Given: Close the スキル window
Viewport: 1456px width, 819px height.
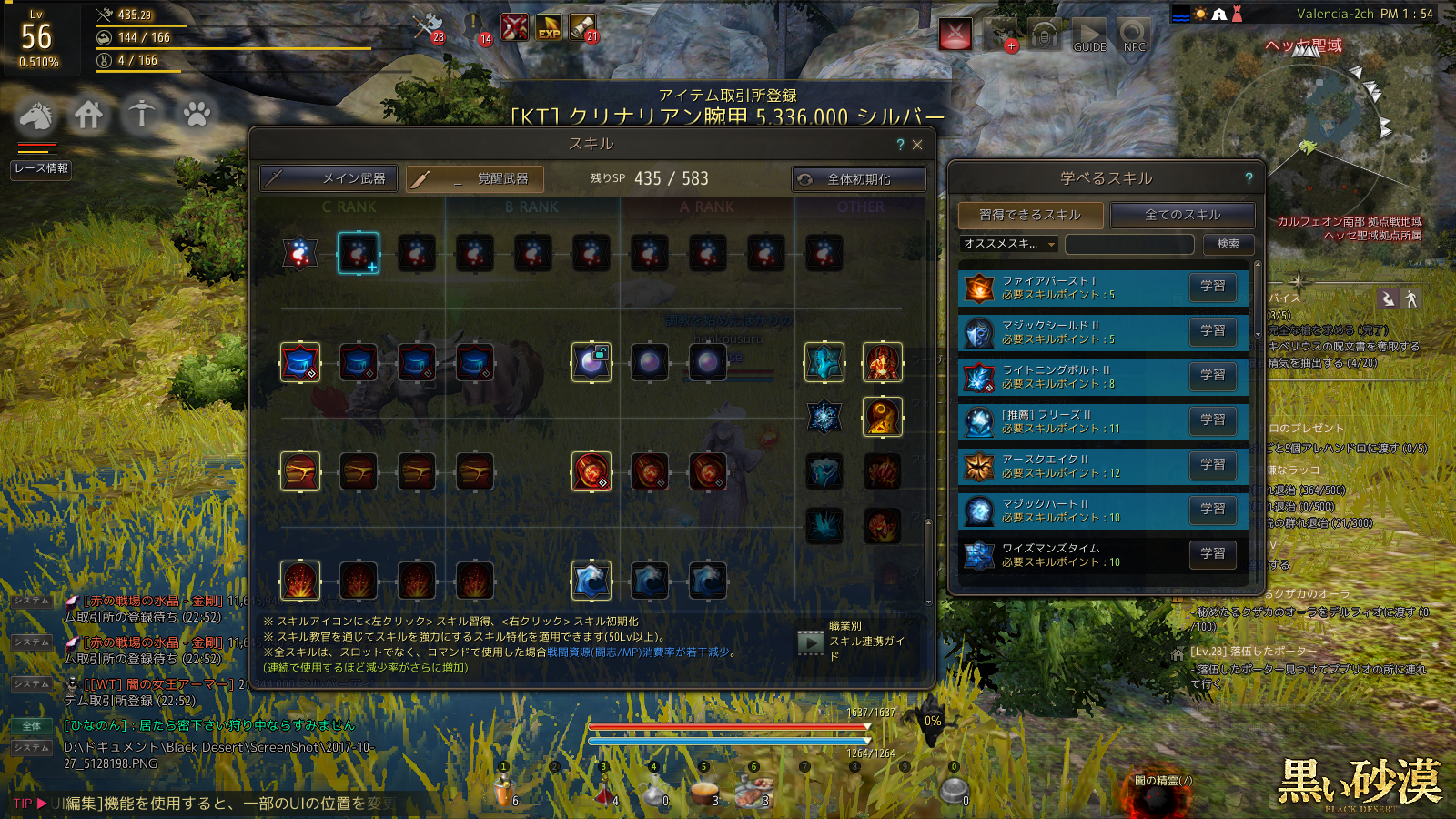Looking at the screenshot, I should pyautogui.click(x=917, y=145).
